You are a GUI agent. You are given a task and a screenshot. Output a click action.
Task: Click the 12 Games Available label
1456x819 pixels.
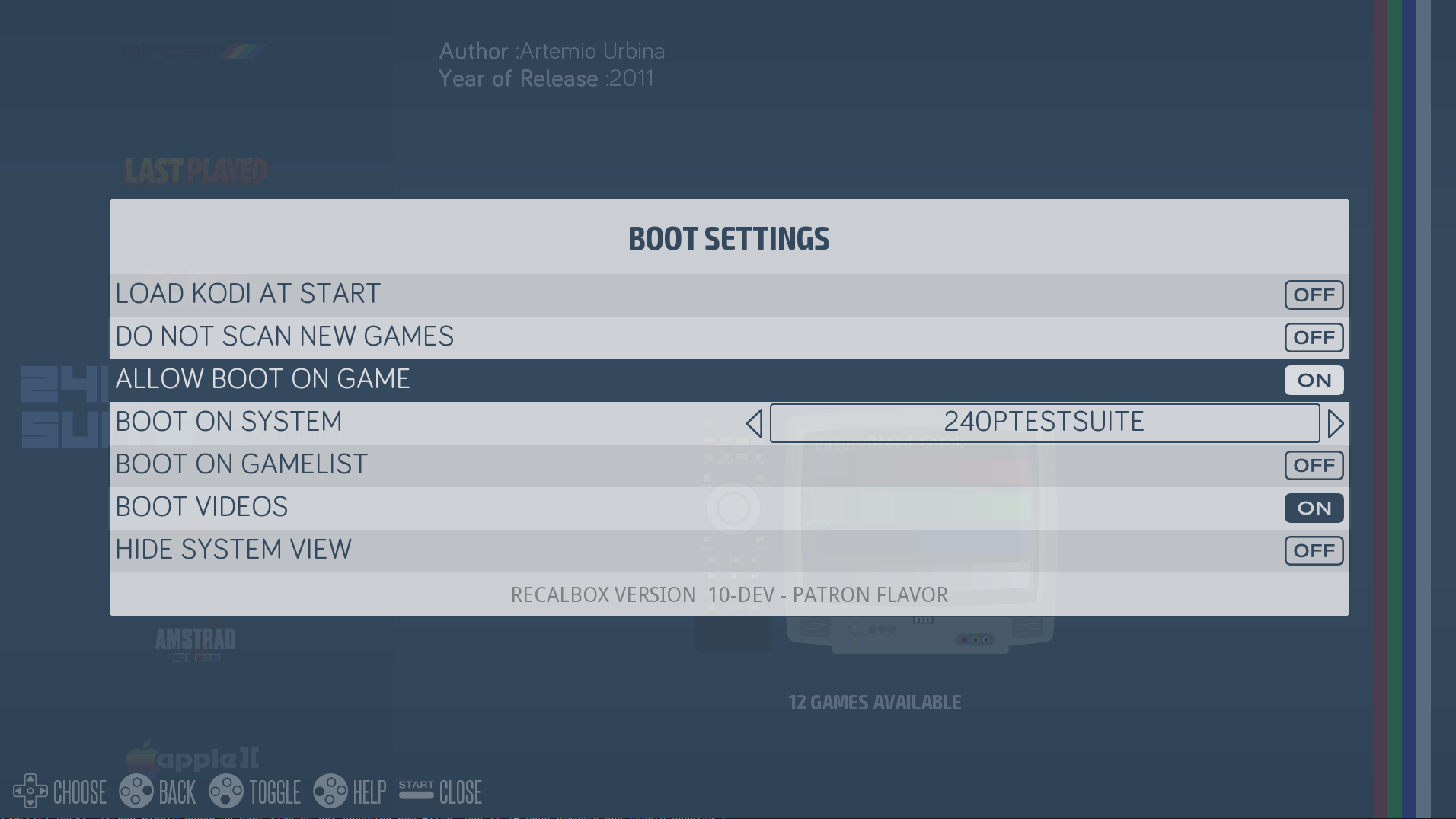click(x=874, y=703)
